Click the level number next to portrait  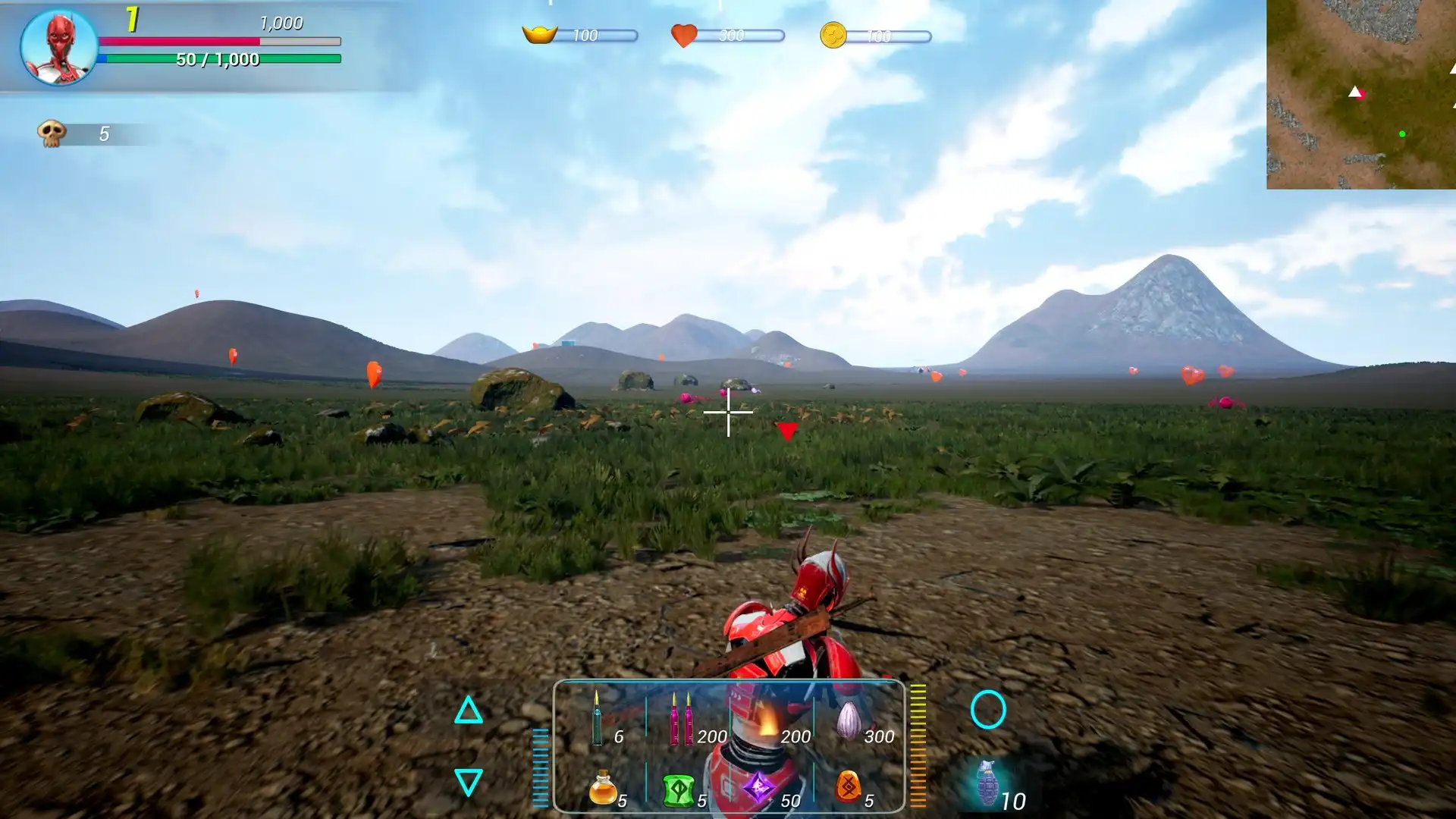[x=130, y=18]
